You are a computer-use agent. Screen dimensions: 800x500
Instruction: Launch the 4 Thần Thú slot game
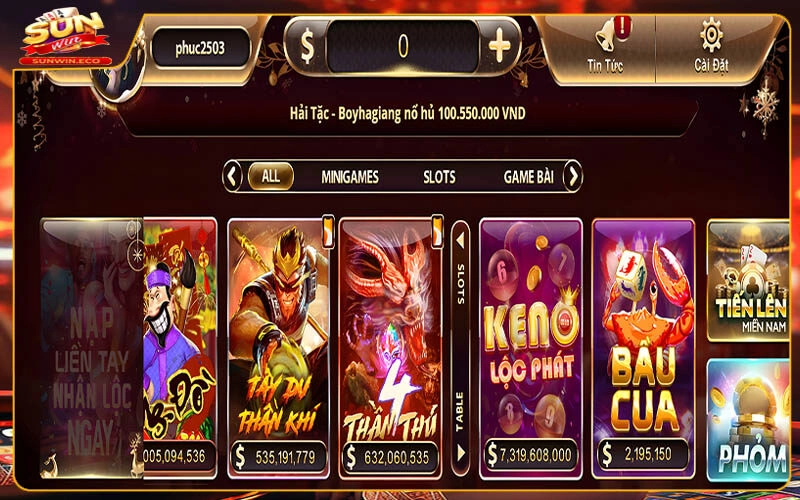click(x=390, y=340)
